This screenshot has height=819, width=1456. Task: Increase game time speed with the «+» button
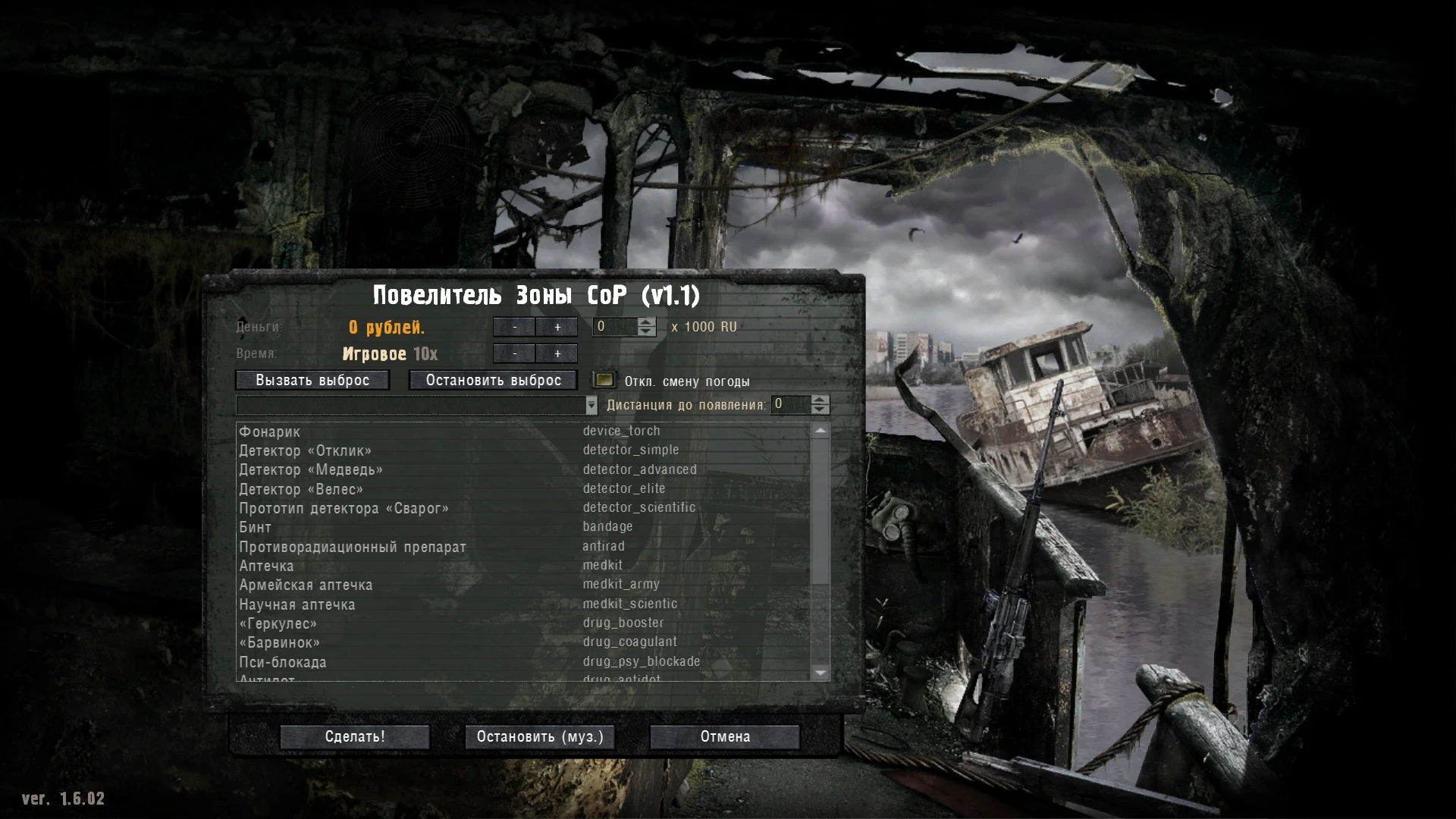558,353
